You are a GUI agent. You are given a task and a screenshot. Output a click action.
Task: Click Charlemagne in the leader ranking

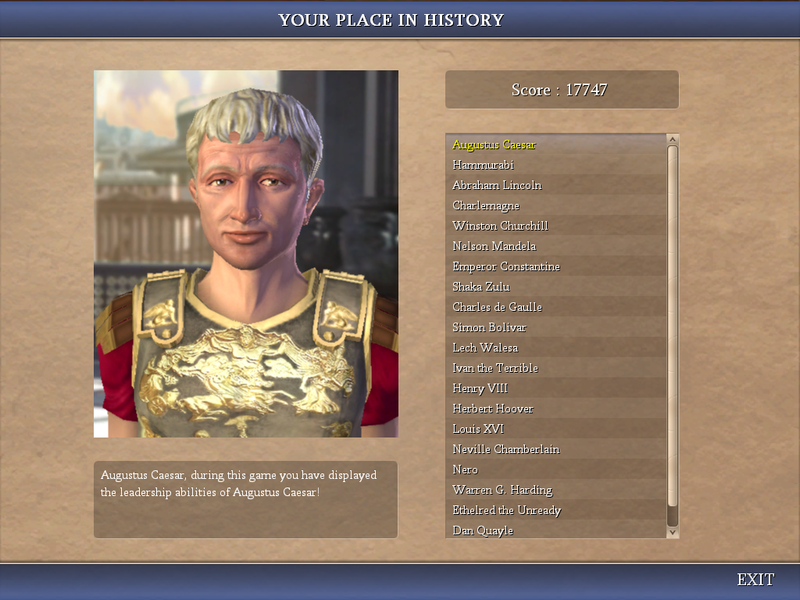tap(486, 206)
